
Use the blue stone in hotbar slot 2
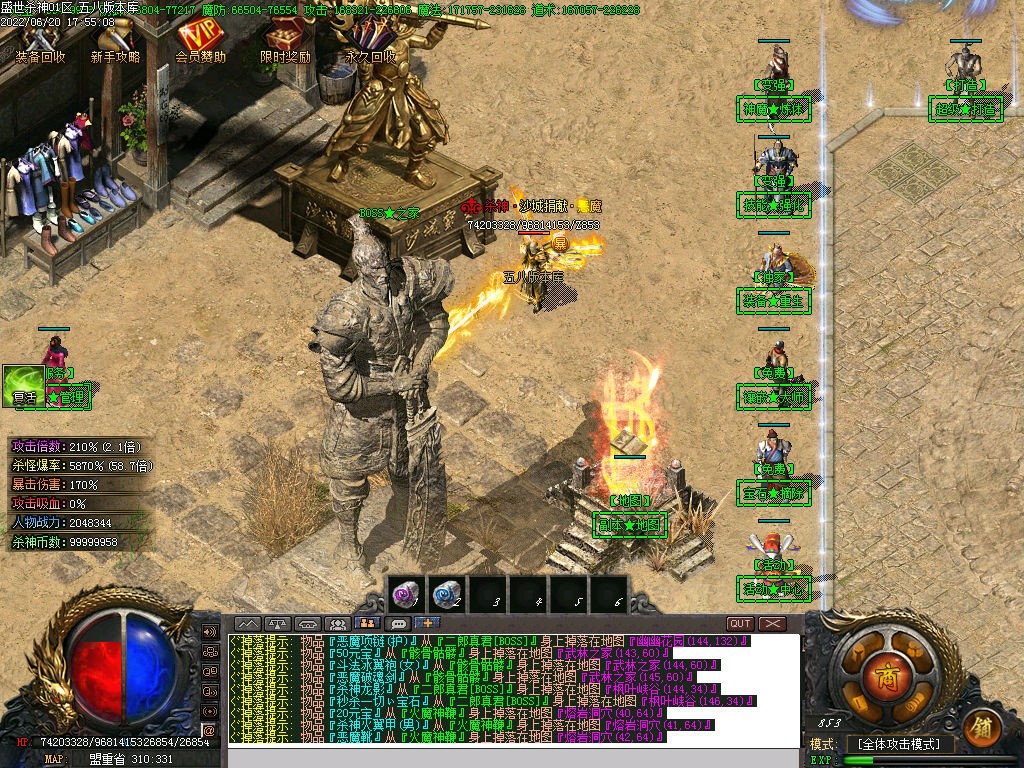446,595
